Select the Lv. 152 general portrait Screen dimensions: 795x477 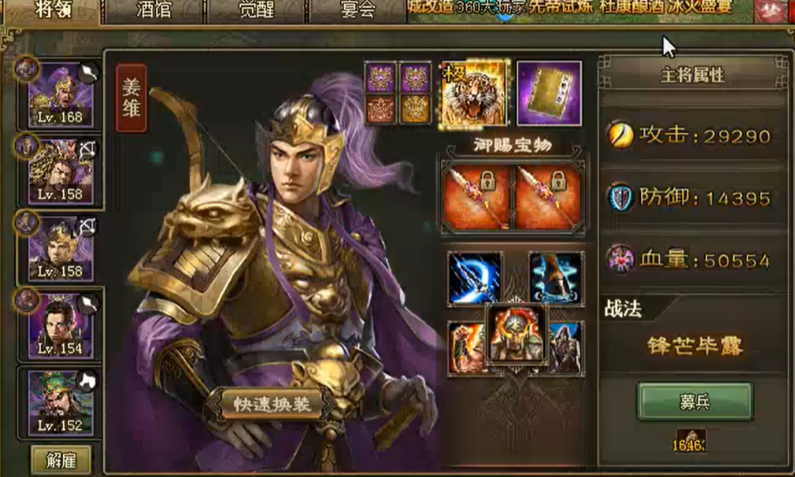[x=60, y=400]
